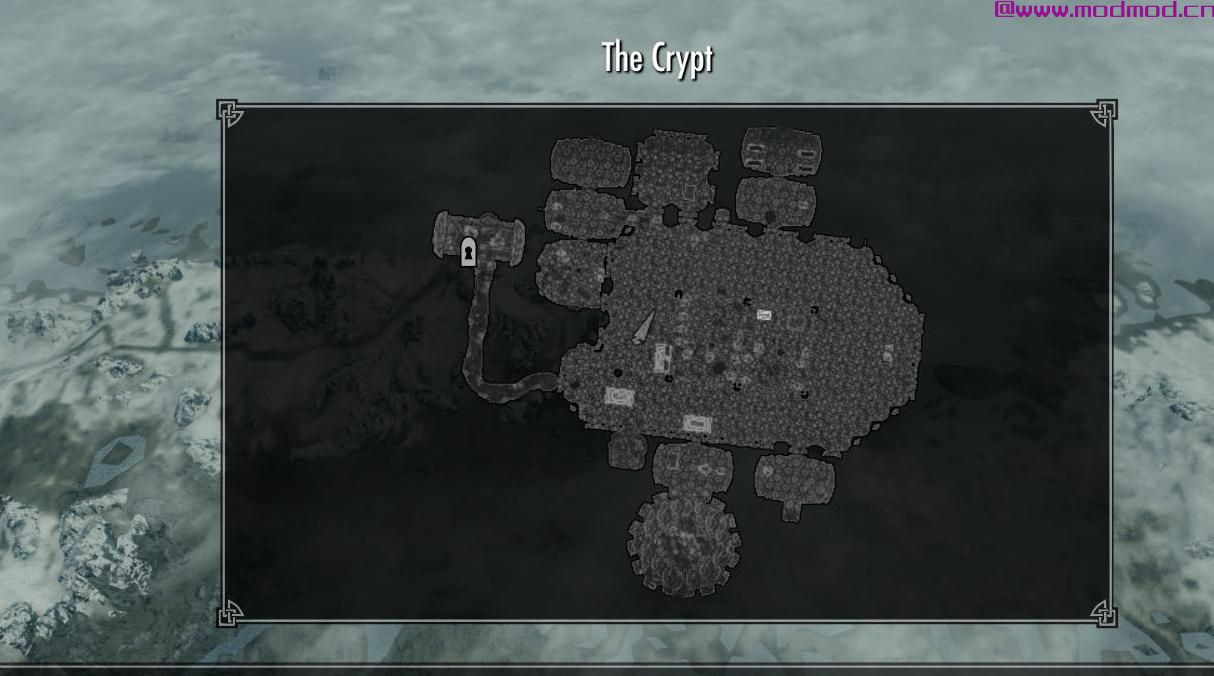Select the door marker on the crypt map
Viewport: 1214px width, 676px height.
pos(468,252)
